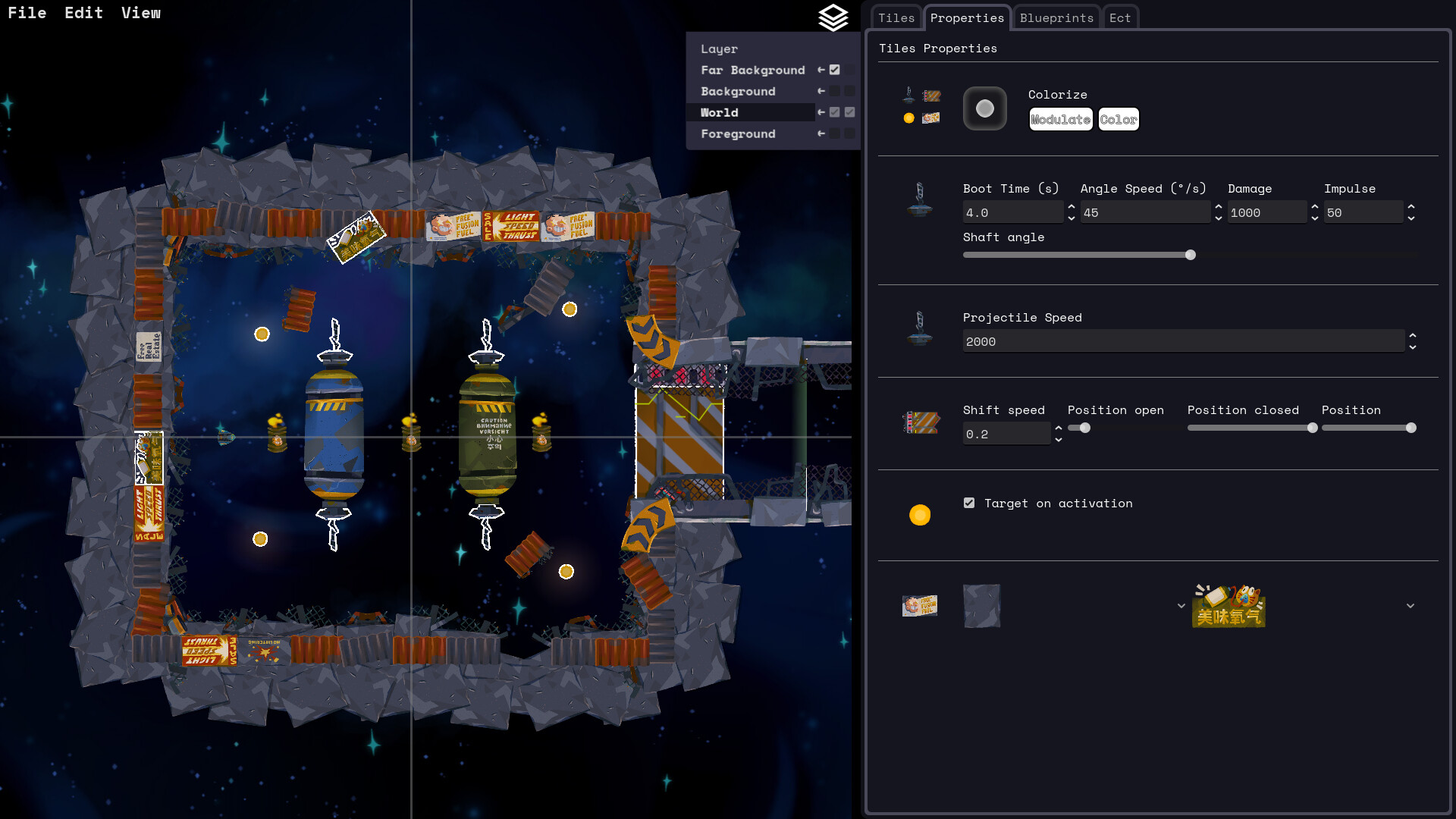
Task: Expand the dropdown left of the oxygen sign
Action: tap(1181, 606)
